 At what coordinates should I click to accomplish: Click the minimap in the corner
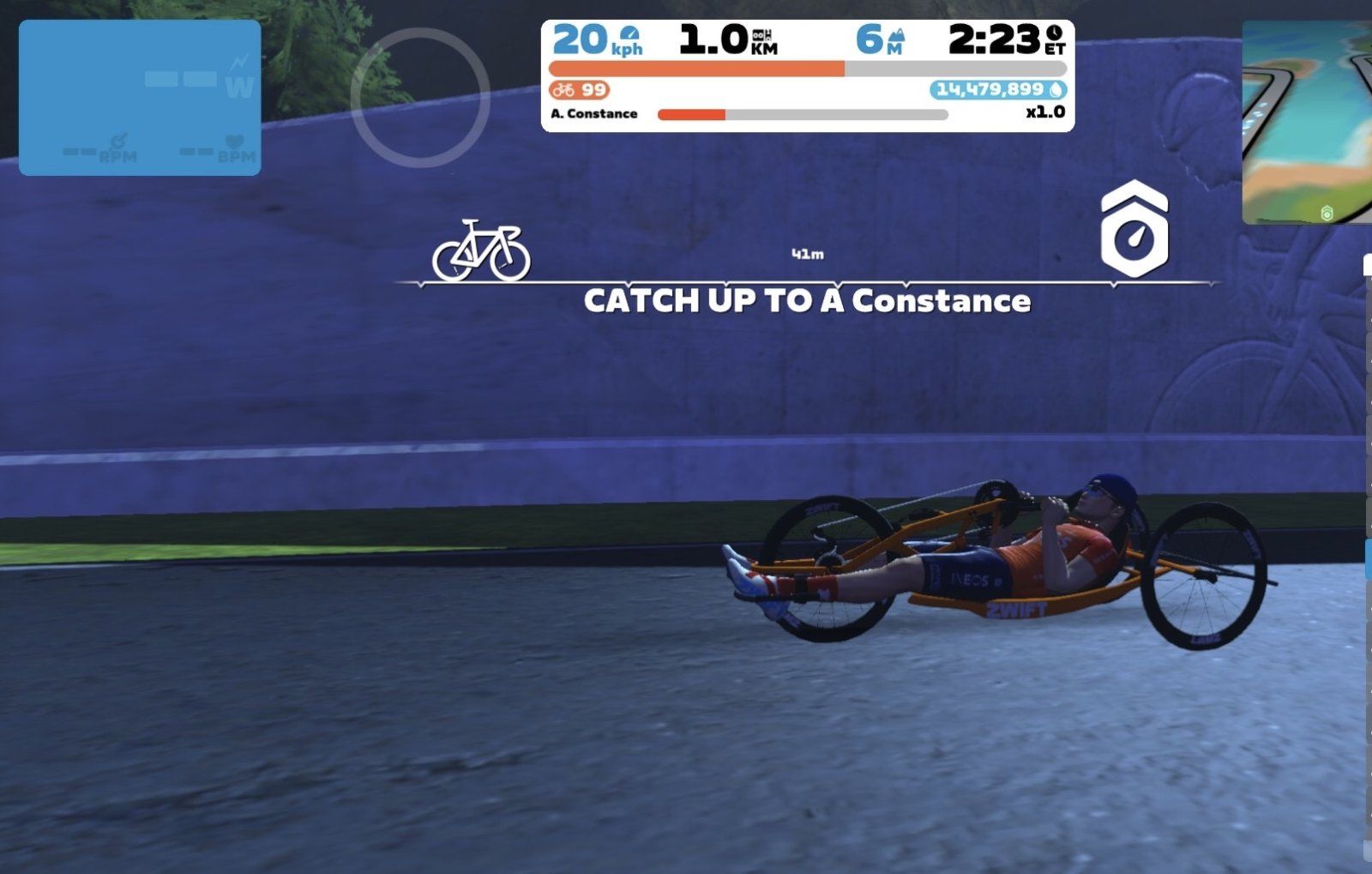pos(1307,123)
